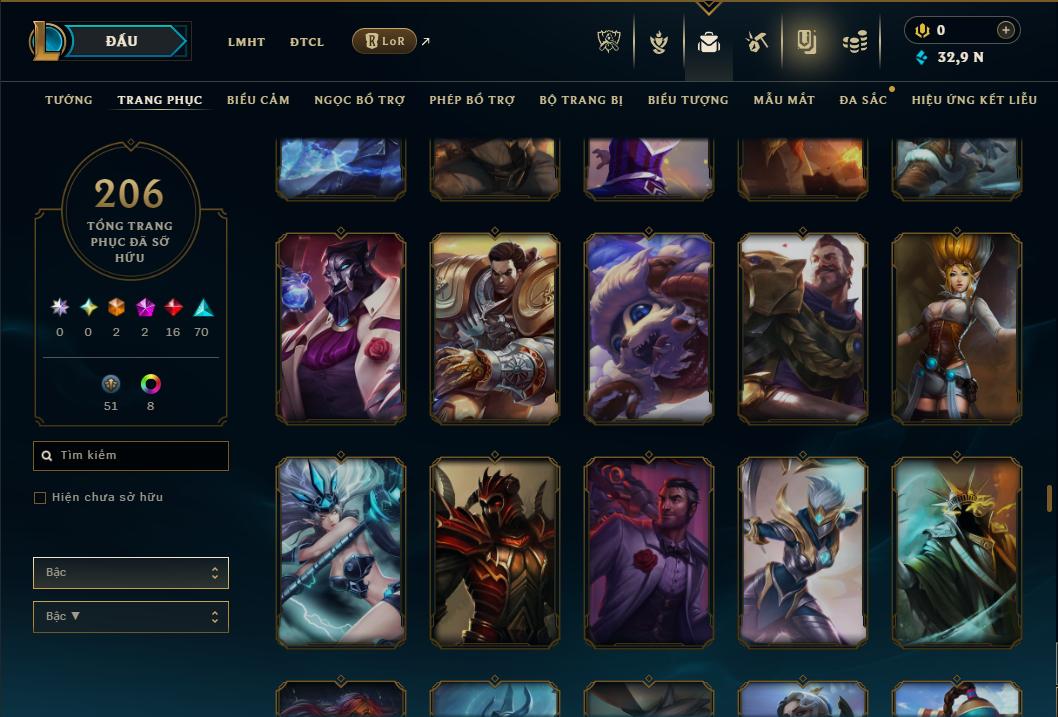The width and height of the screenshot is (1058, 717).
Task: Add currency with the plus button
Action: click(1006, 30)
